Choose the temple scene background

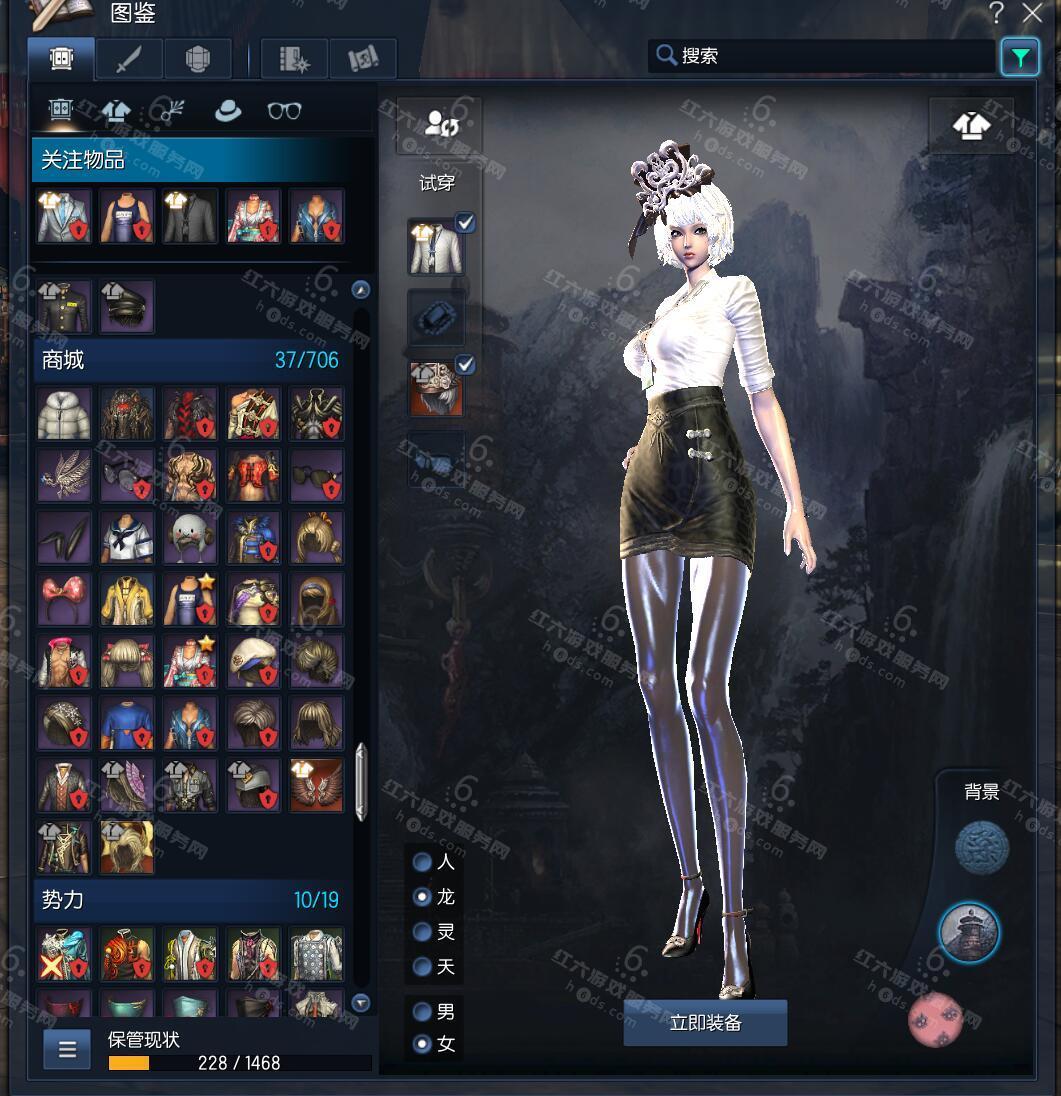(969, 932)
